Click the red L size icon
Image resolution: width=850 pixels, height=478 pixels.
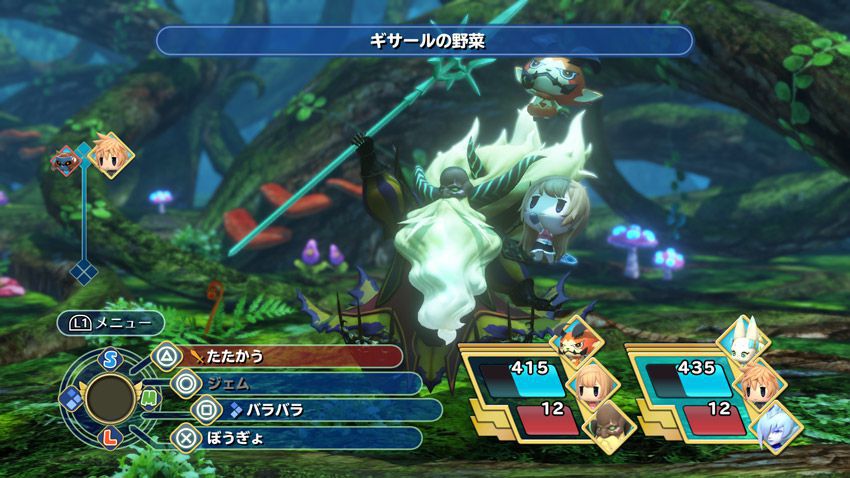click(109, 438)
